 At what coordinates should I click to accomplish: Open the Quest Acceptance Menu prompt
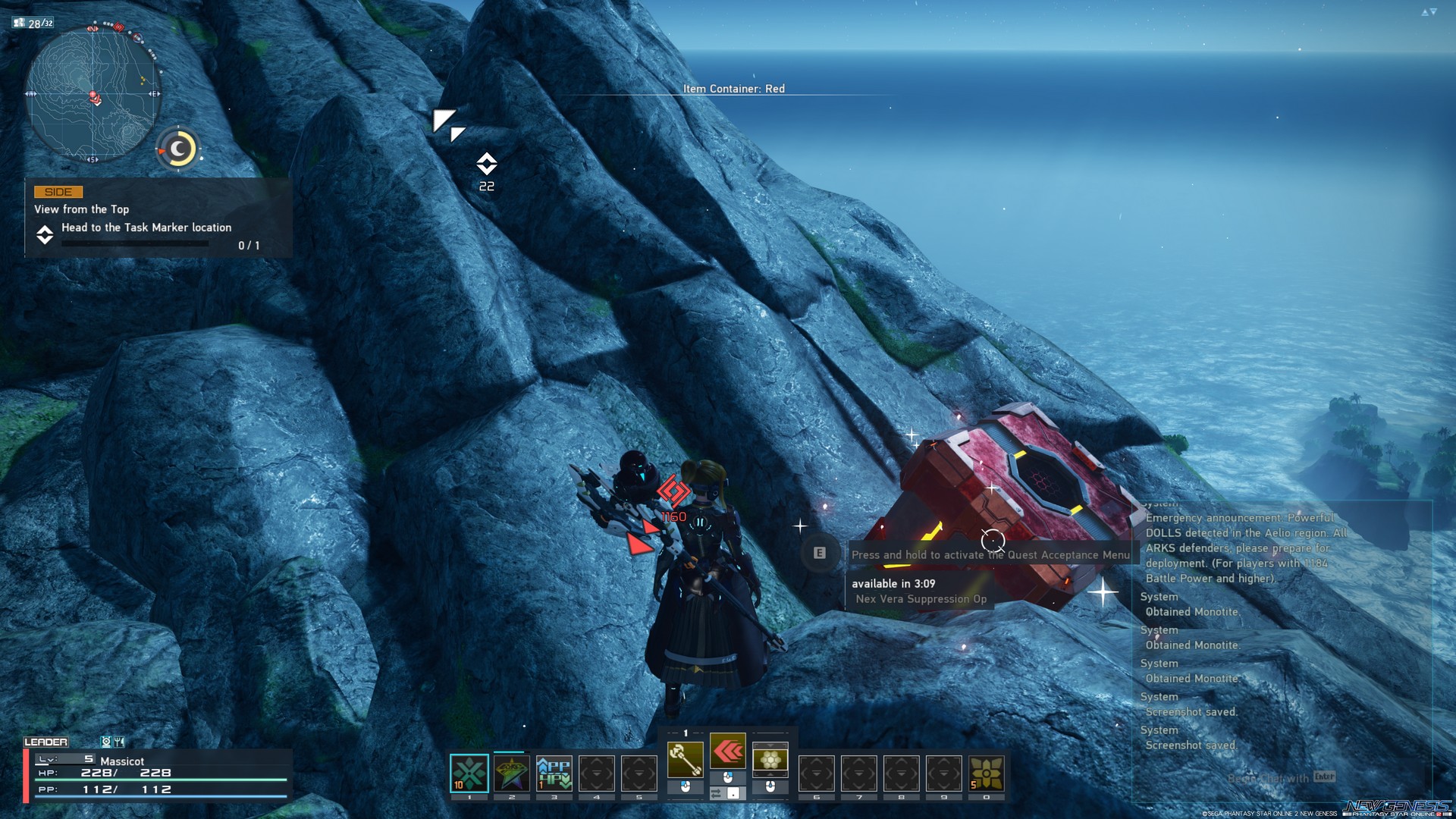[x=990, y=554]
